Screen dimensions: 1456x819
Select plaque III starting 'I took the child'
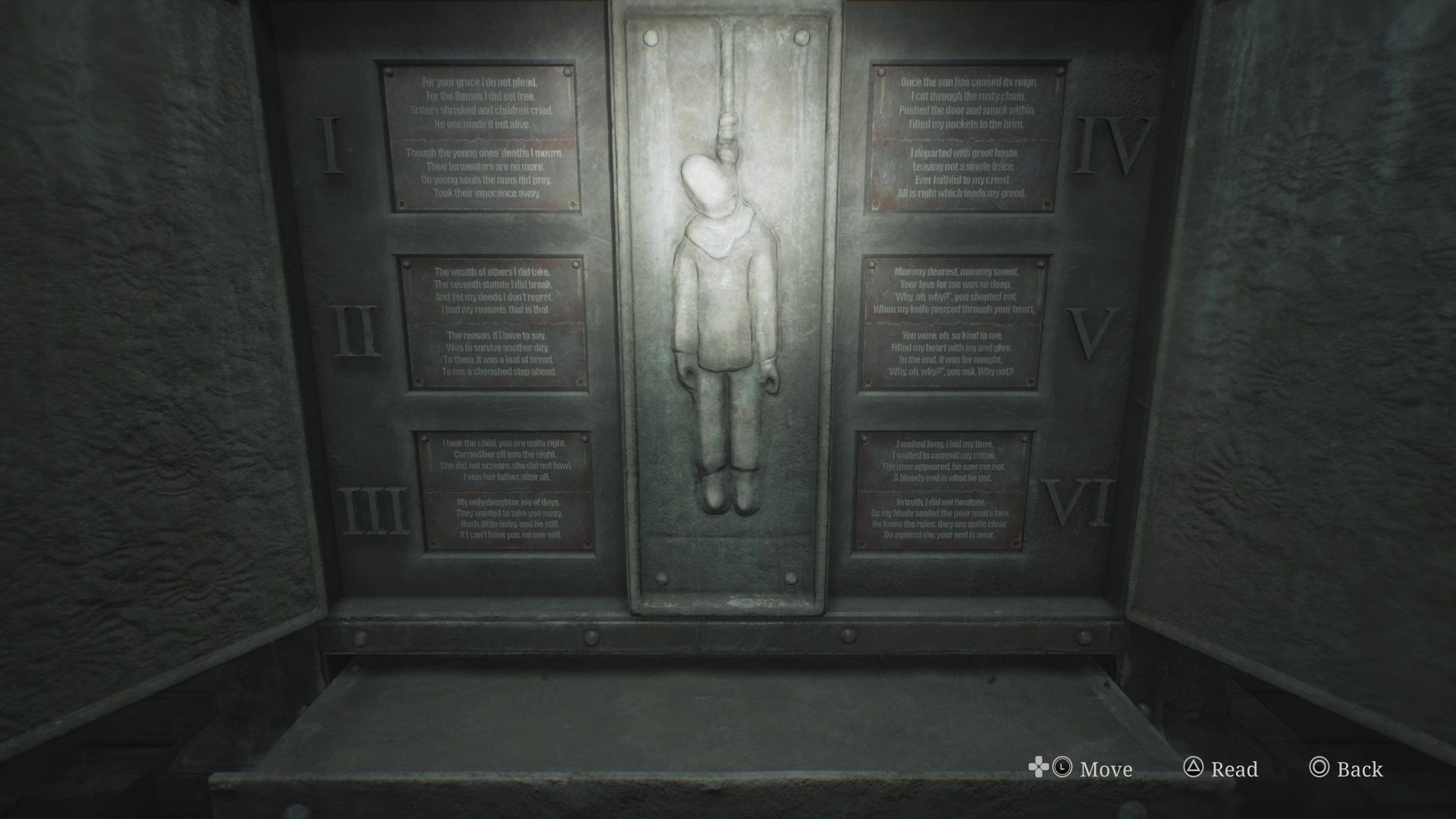coord(506,490)
